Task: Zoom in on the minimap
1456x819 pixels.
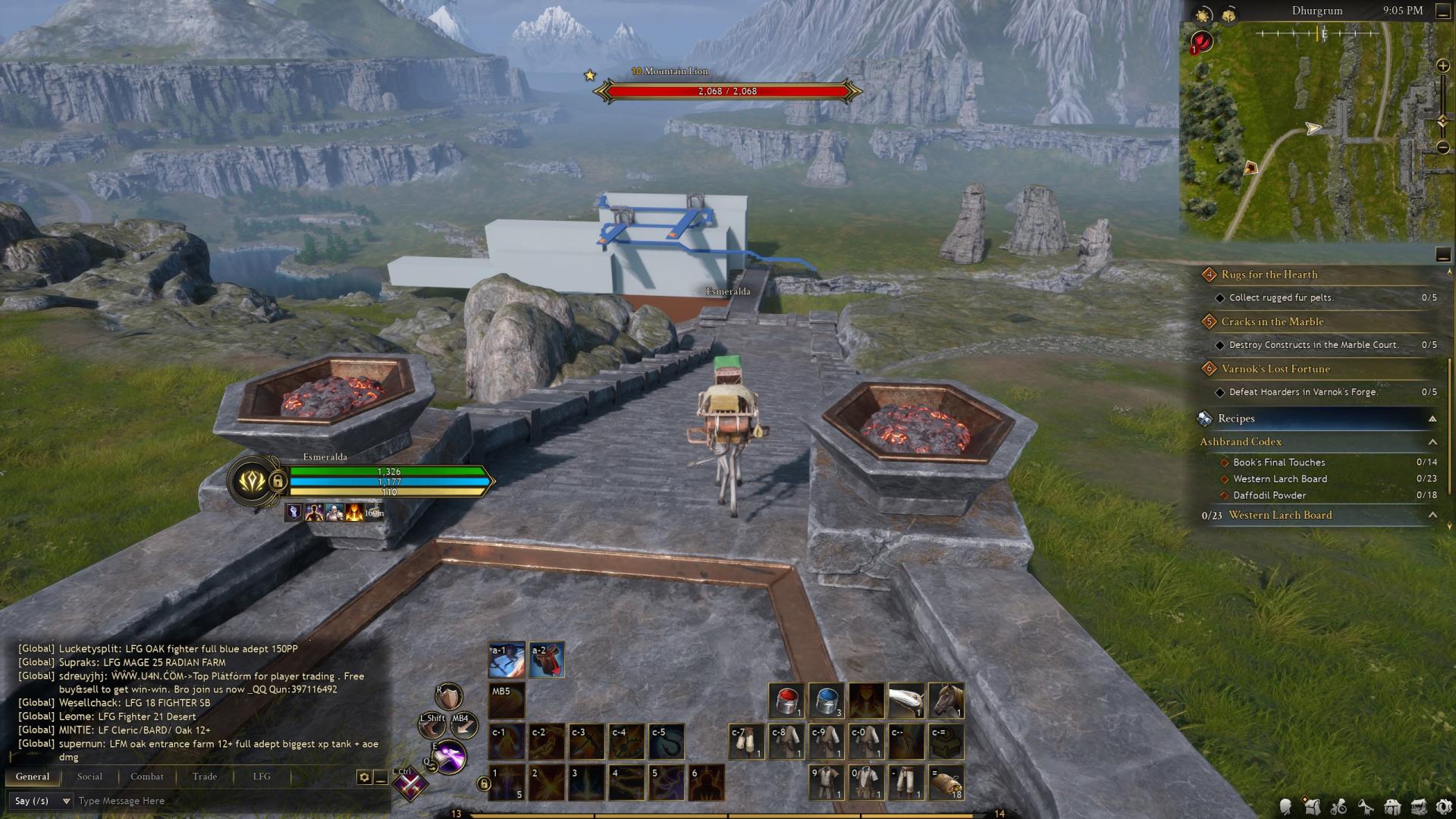Action: tap(1443, 67)
